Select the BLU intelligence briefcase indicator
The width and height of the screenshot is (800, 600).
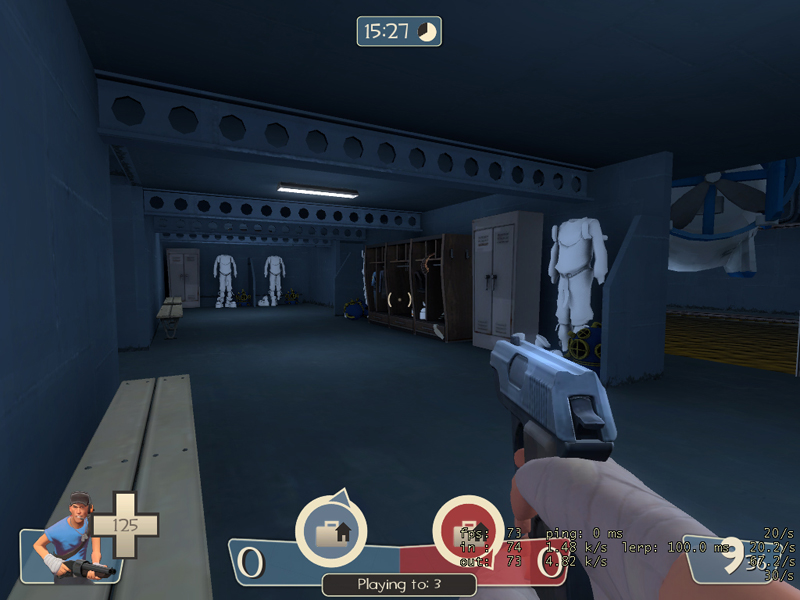pyautogui.click(x=330, y=532)
